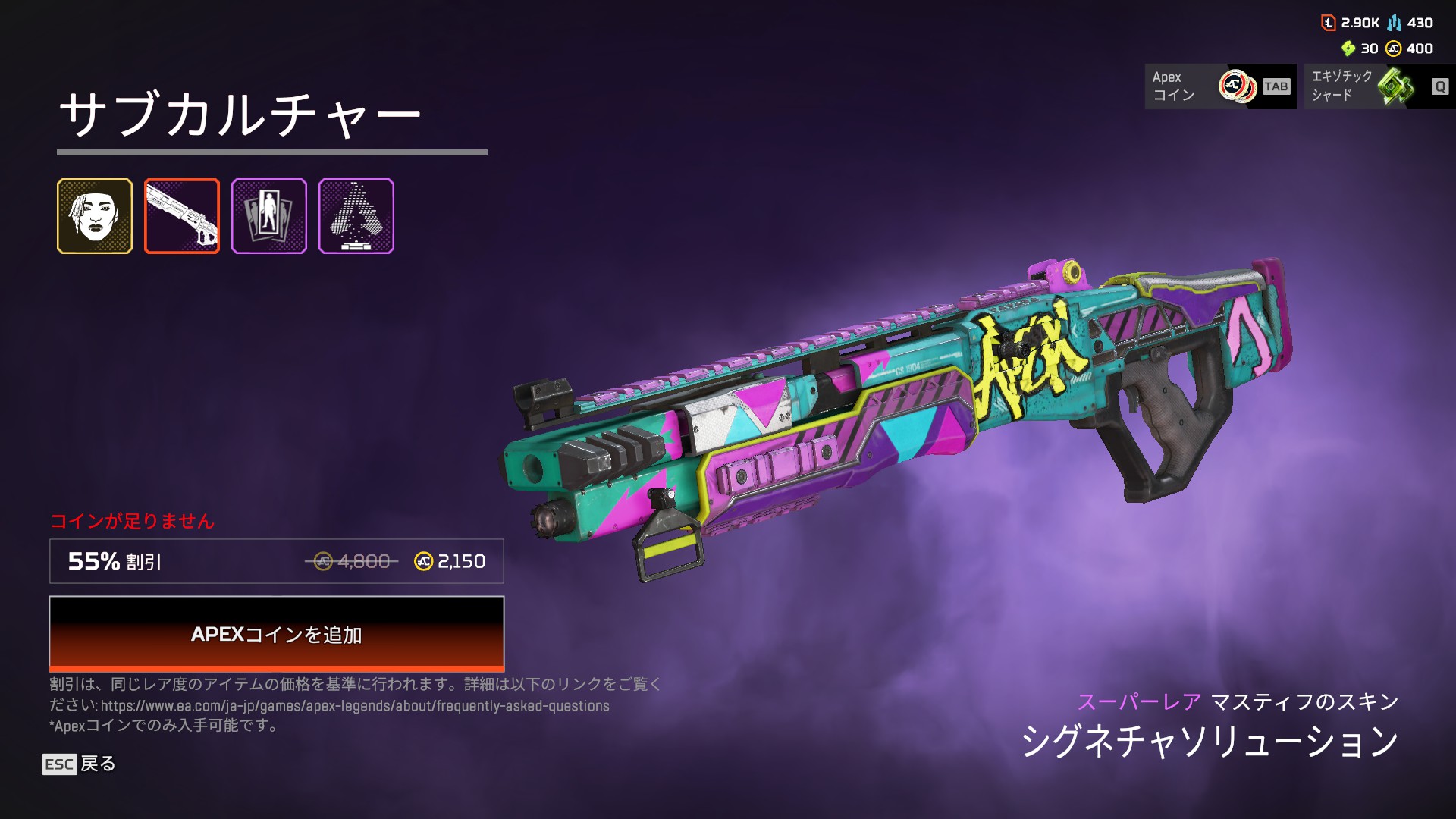The image size is (1456, 819).
Task: Choose the banner frame item thumbnail
Action: pyautogui.click(x=269, y=216)
